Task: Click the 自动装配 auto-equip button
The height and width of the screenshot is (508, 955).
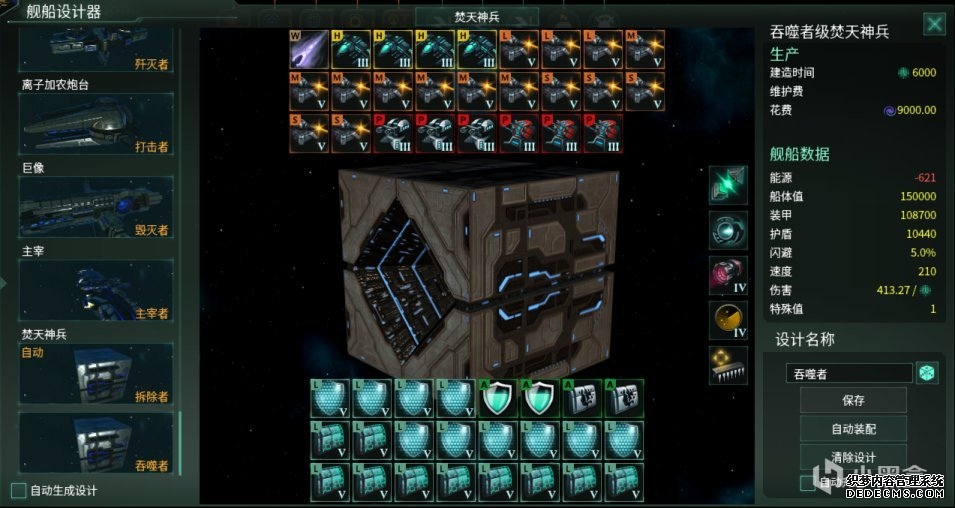Action: [x=853, y=429]
